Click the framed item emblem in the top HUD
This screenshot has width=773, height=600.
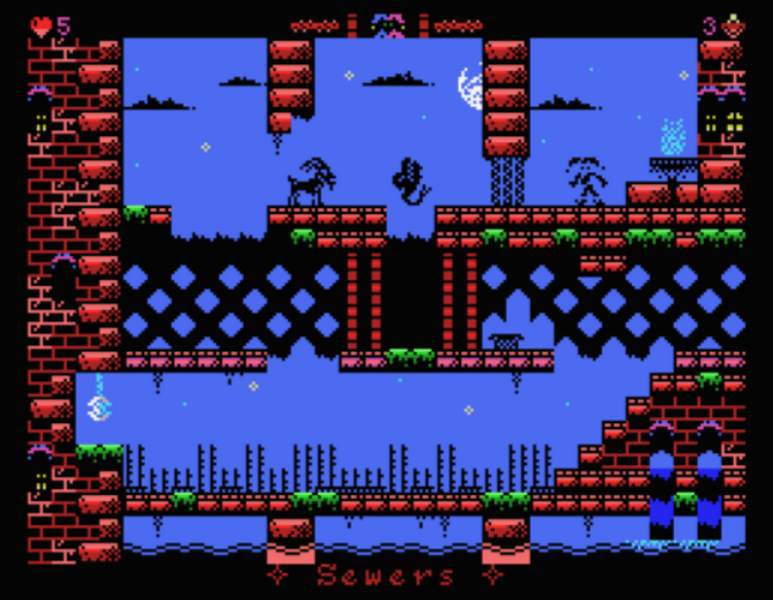(x=387, y=25)
